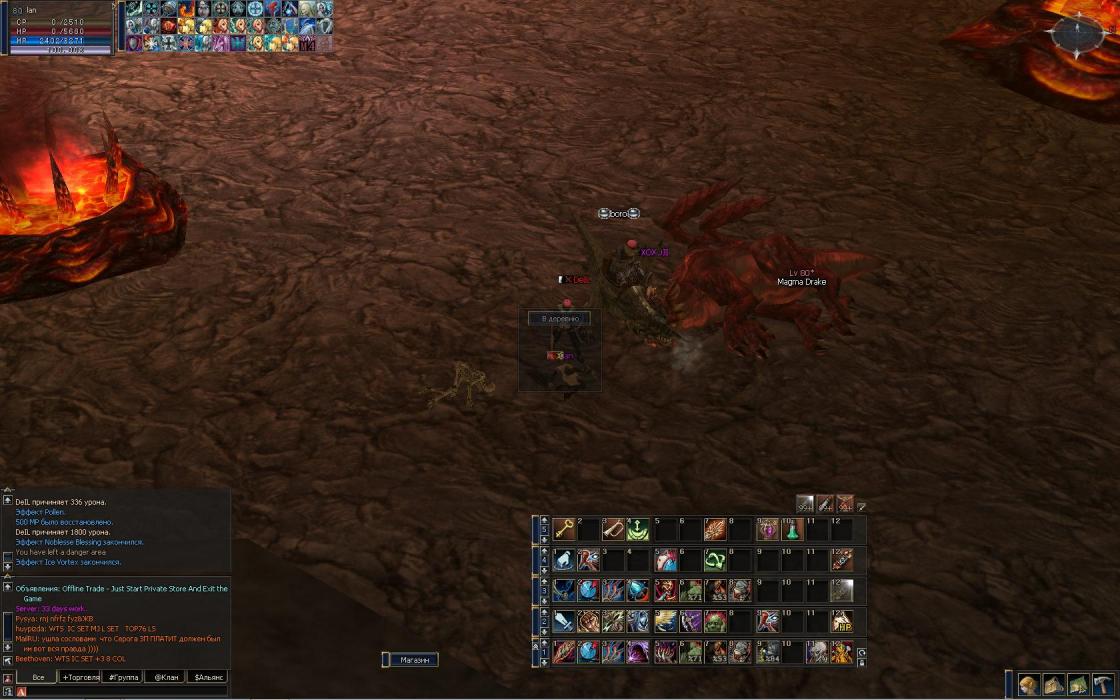Activate the green anchor skill icon
1120x700 pixels.
tap(638, 529)
